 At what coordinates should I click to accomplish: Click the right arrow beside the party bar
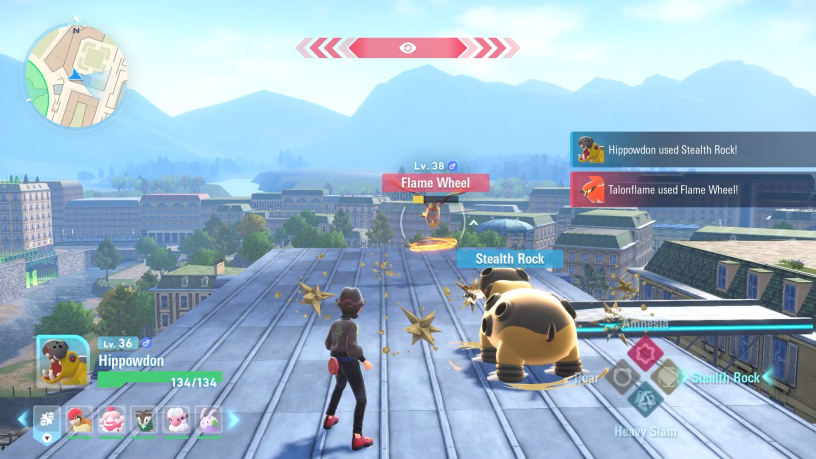point(234,420)
